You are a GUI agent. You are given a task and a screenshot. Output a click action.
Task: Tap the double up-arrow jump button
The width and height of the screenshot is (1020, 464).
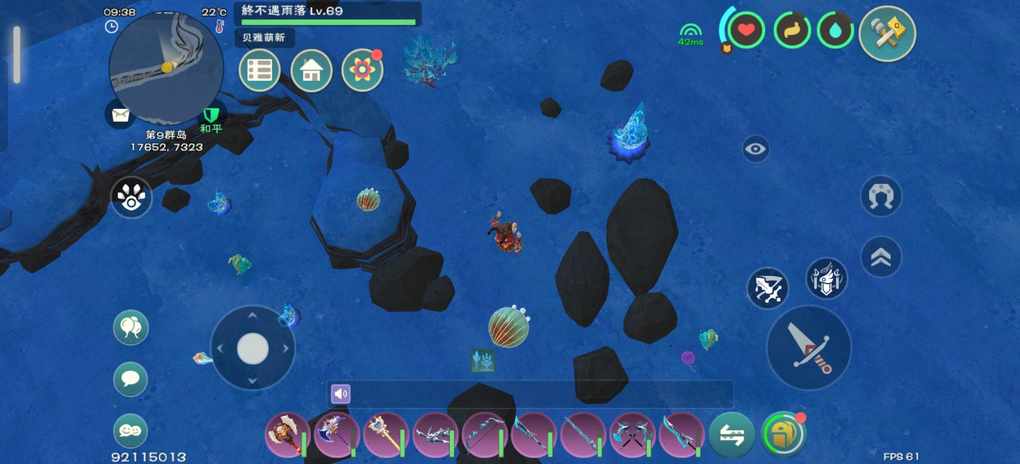coord(881,257)
